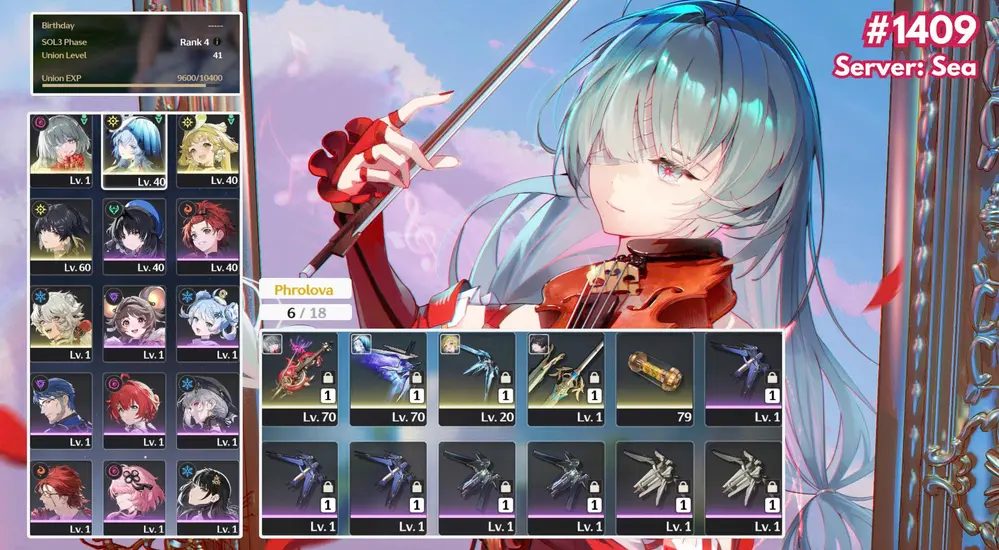Viewport: 999px width, 550px height.
Task: Choose the pink-haired character with black bow
Action: (x=134, y=494)
